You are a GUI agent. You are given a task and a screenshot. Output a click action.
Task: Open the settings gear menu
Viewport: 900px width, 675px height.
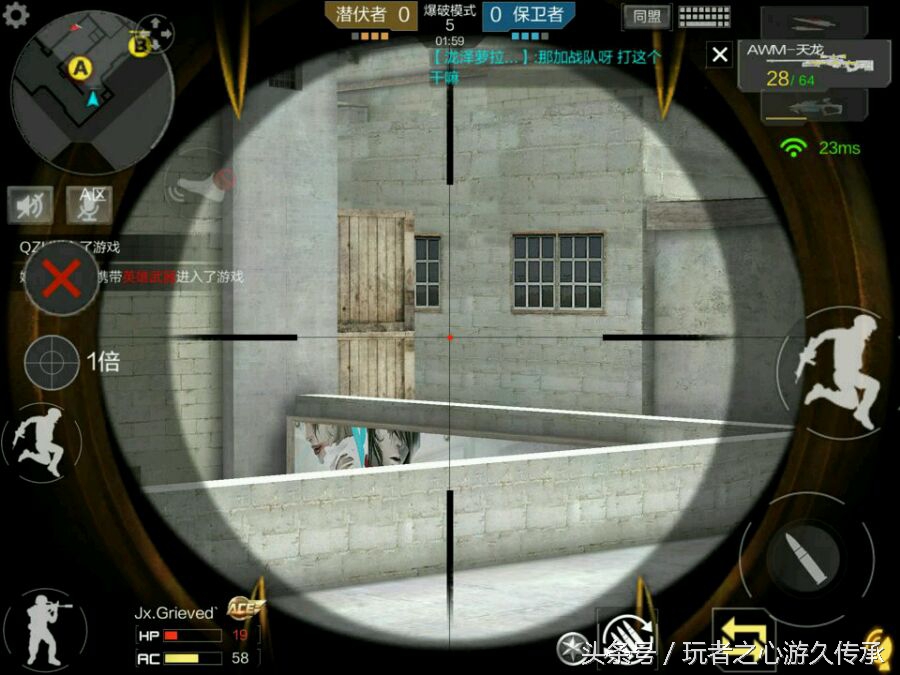click(x=16, y=14)
